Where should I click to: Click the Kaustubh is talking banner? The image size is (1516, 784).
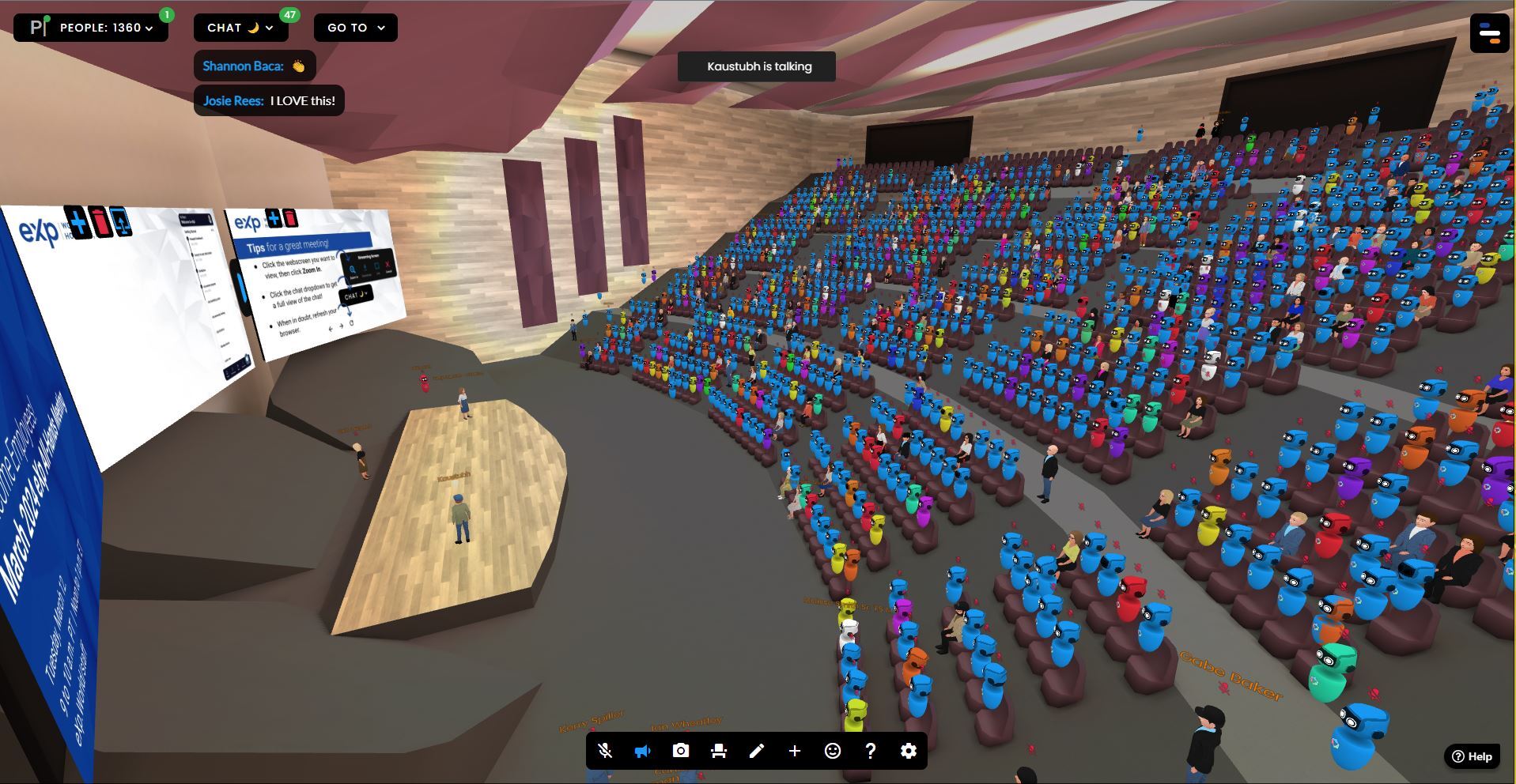coord(756,66)
